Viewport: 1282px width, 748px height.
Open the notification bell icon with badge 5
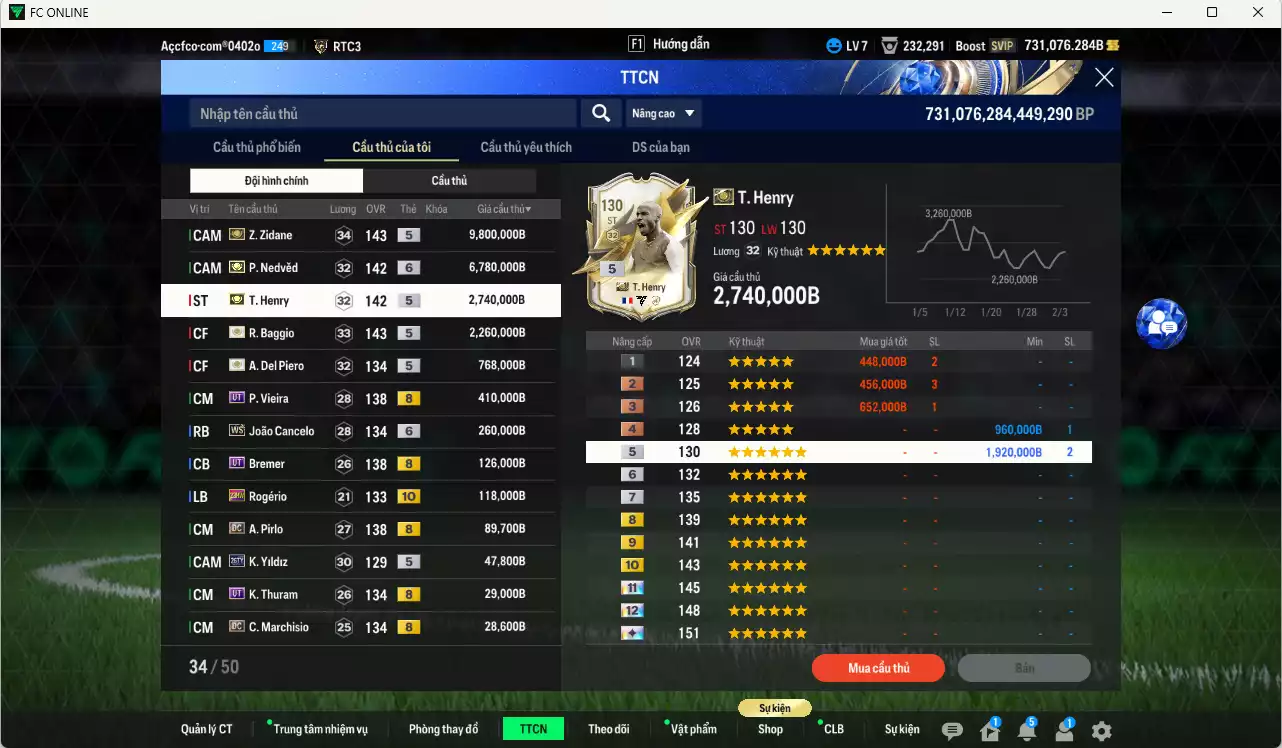coord(1026,733)
